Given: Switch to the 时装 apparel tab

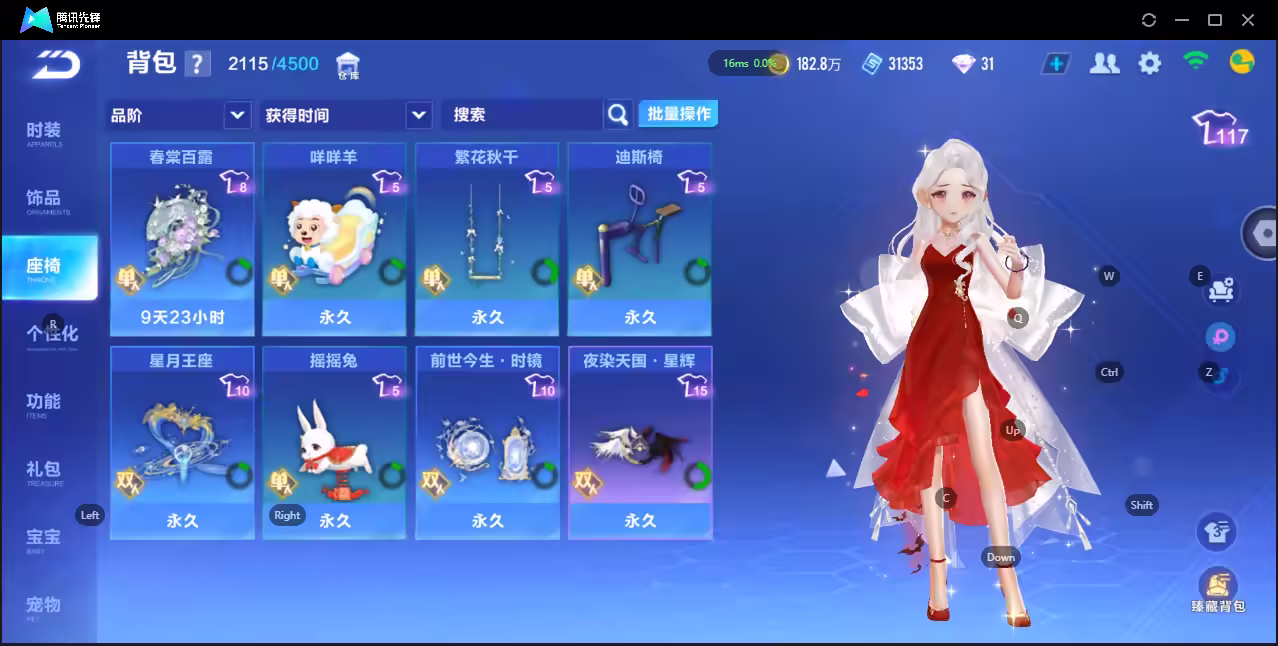Looking at the screenshot, I should pos(44,132).
